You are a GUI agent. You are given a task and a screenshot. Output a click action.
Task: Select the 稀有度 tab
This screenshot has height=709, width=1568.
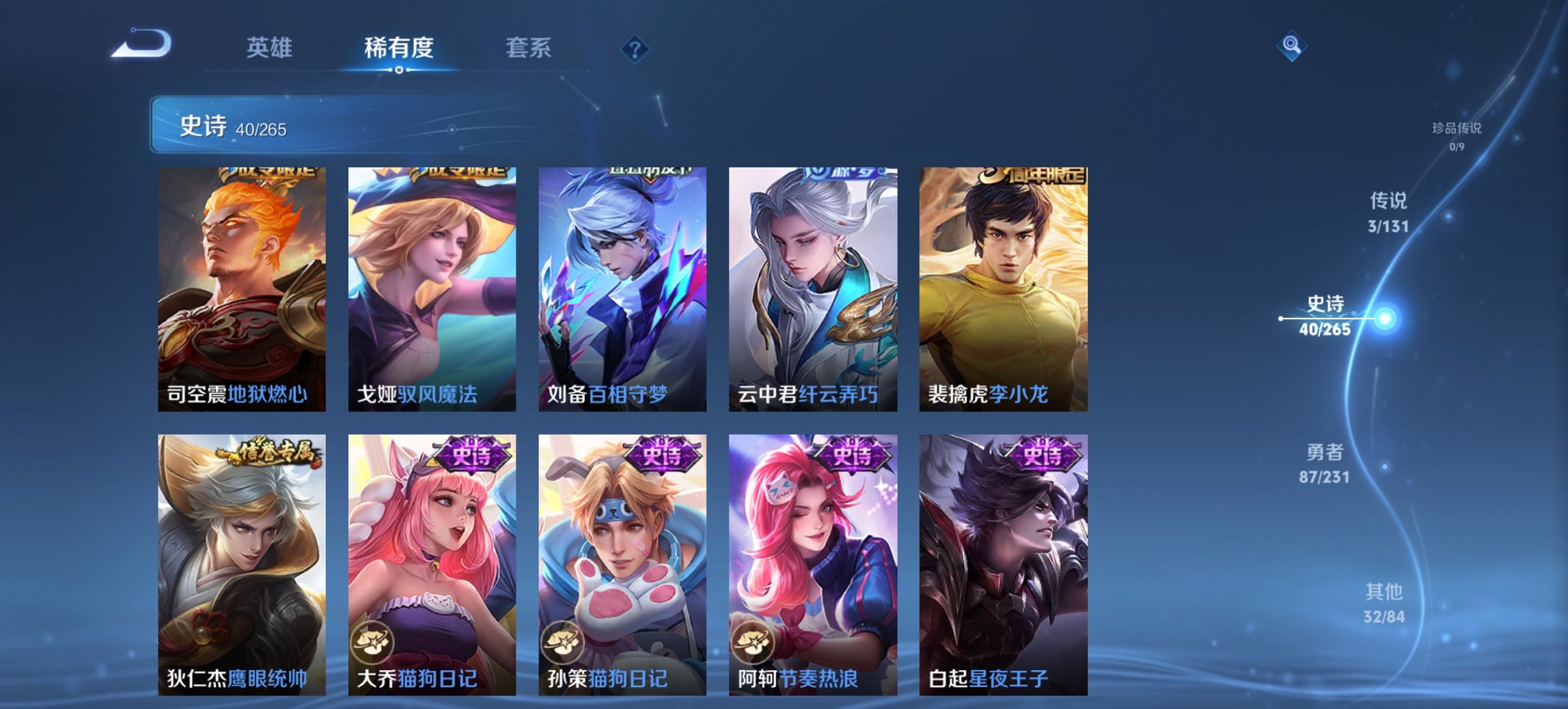point(397,49)
